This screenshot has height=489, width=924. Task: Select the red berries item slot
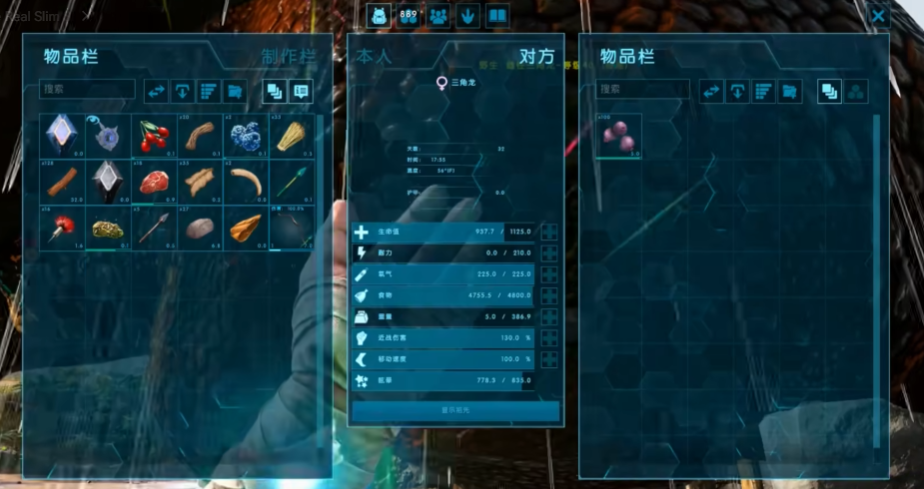pos(154,135)
